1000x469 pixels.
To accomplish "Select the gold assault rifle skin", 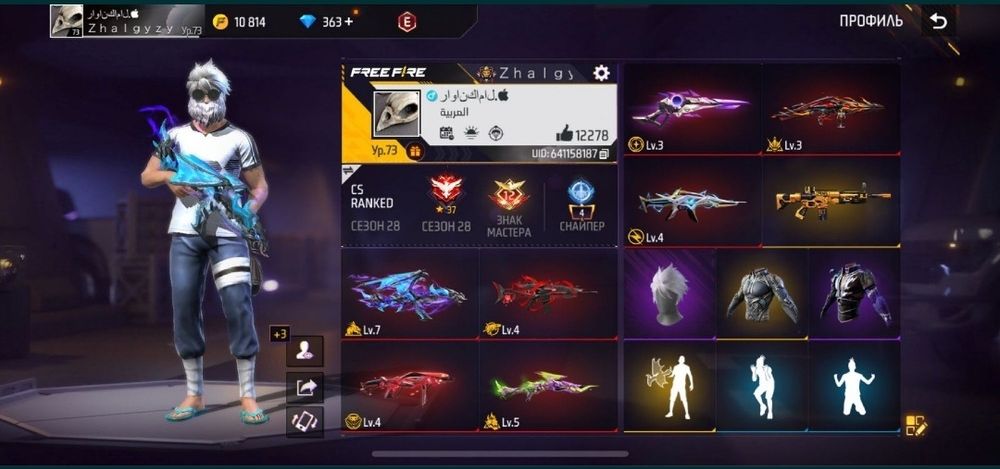I will tap(832, 202).
